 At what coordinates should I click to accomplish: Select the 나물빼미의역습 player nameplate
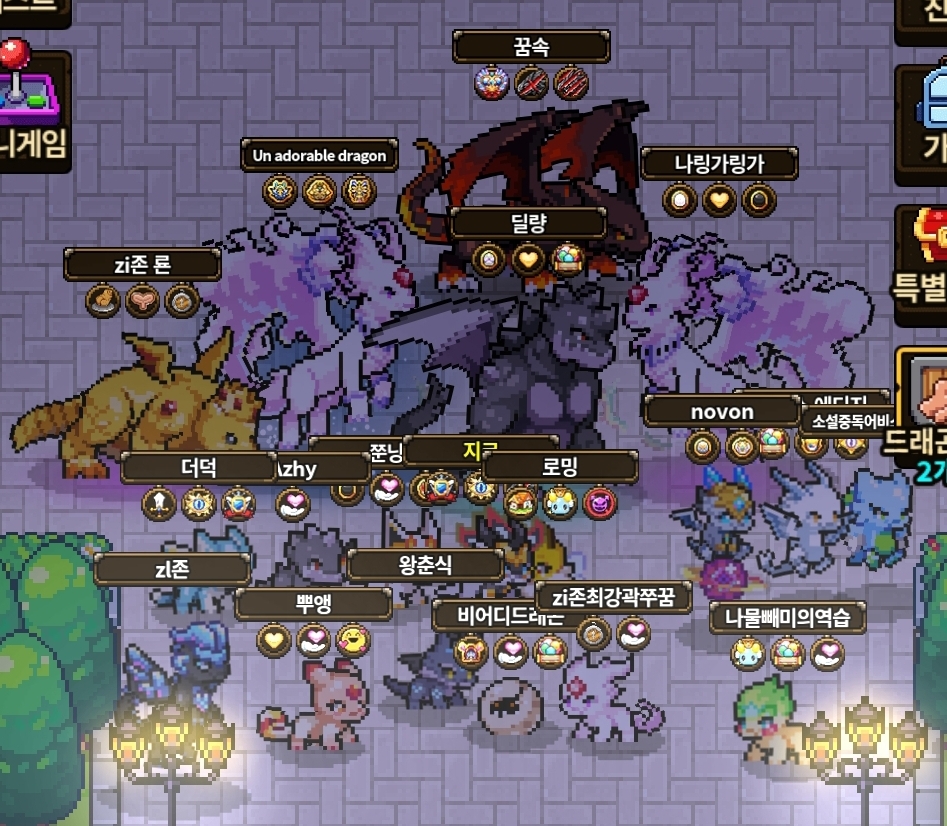787,618
